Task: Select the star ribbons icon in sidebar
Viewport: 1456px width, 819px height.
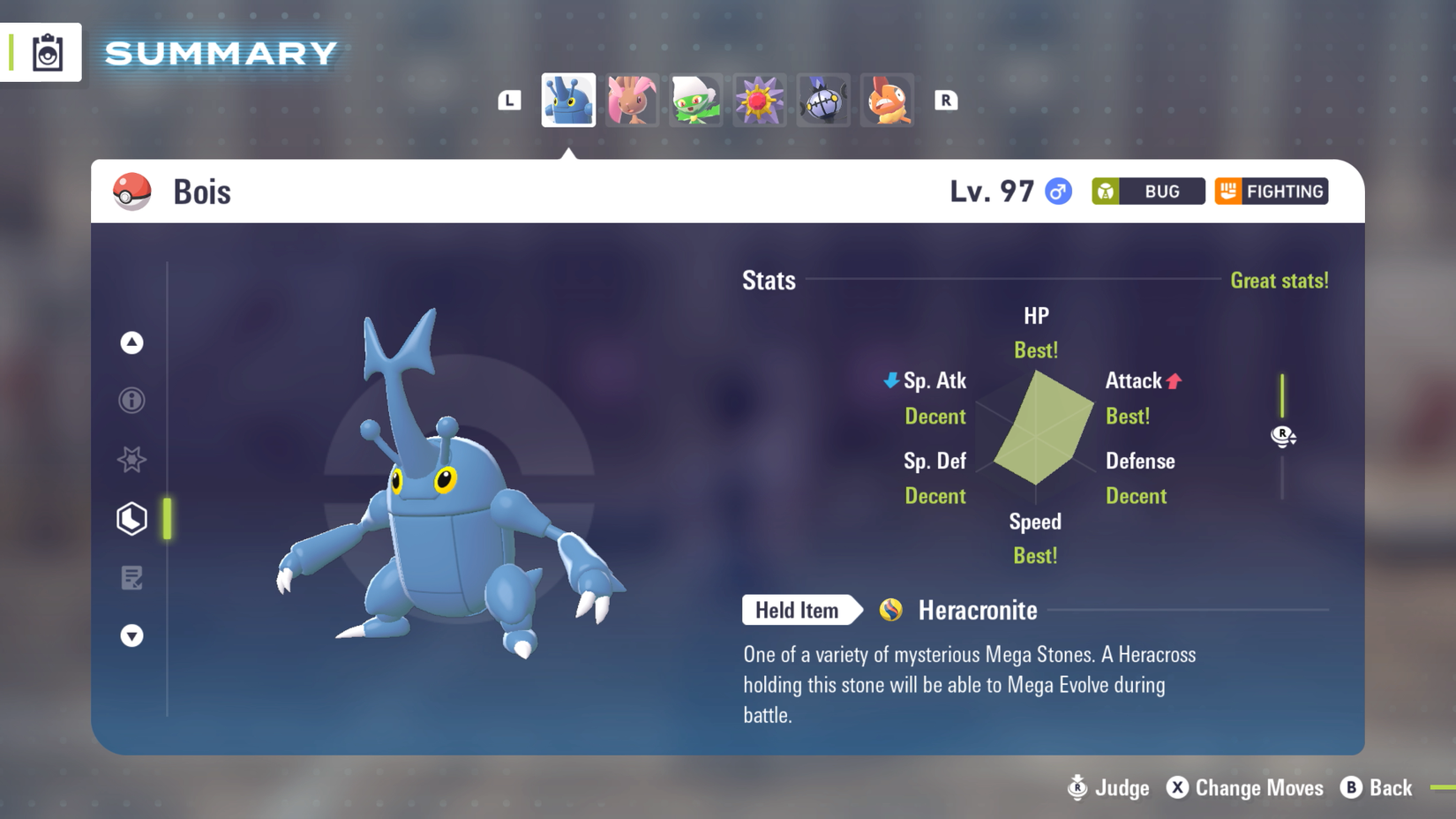Action: pyautogui.click(x=131, y=460)
